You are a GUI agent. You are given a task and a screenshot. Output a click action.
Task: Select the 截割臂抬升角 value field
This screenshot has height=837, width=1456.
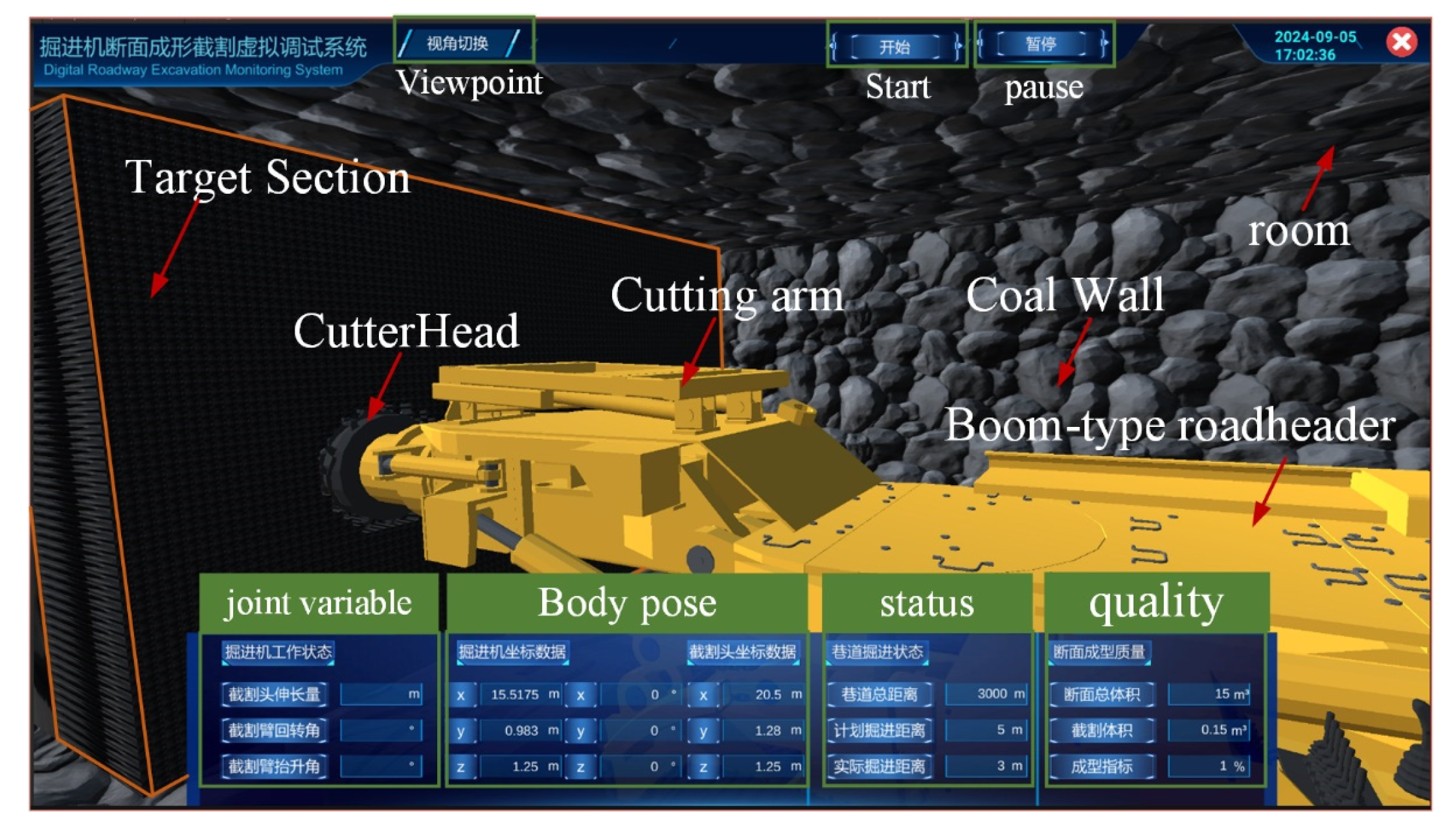tap(381, 766)
